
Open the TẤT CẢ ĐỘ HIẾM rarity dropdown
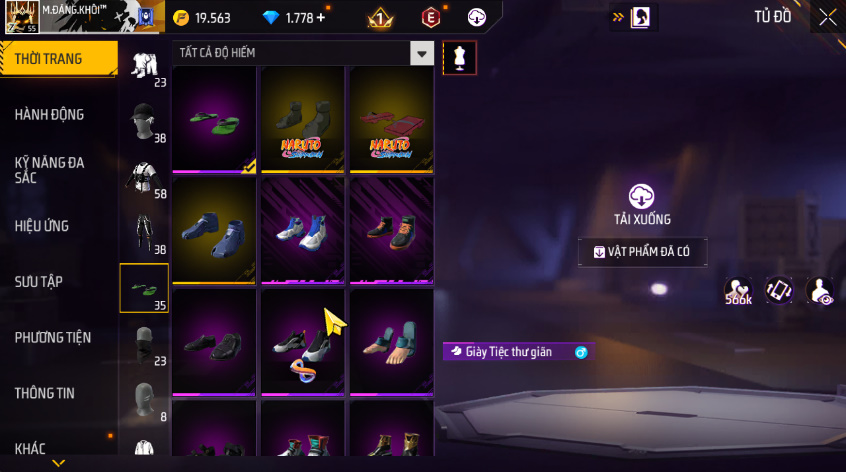[x=423, y=54]
